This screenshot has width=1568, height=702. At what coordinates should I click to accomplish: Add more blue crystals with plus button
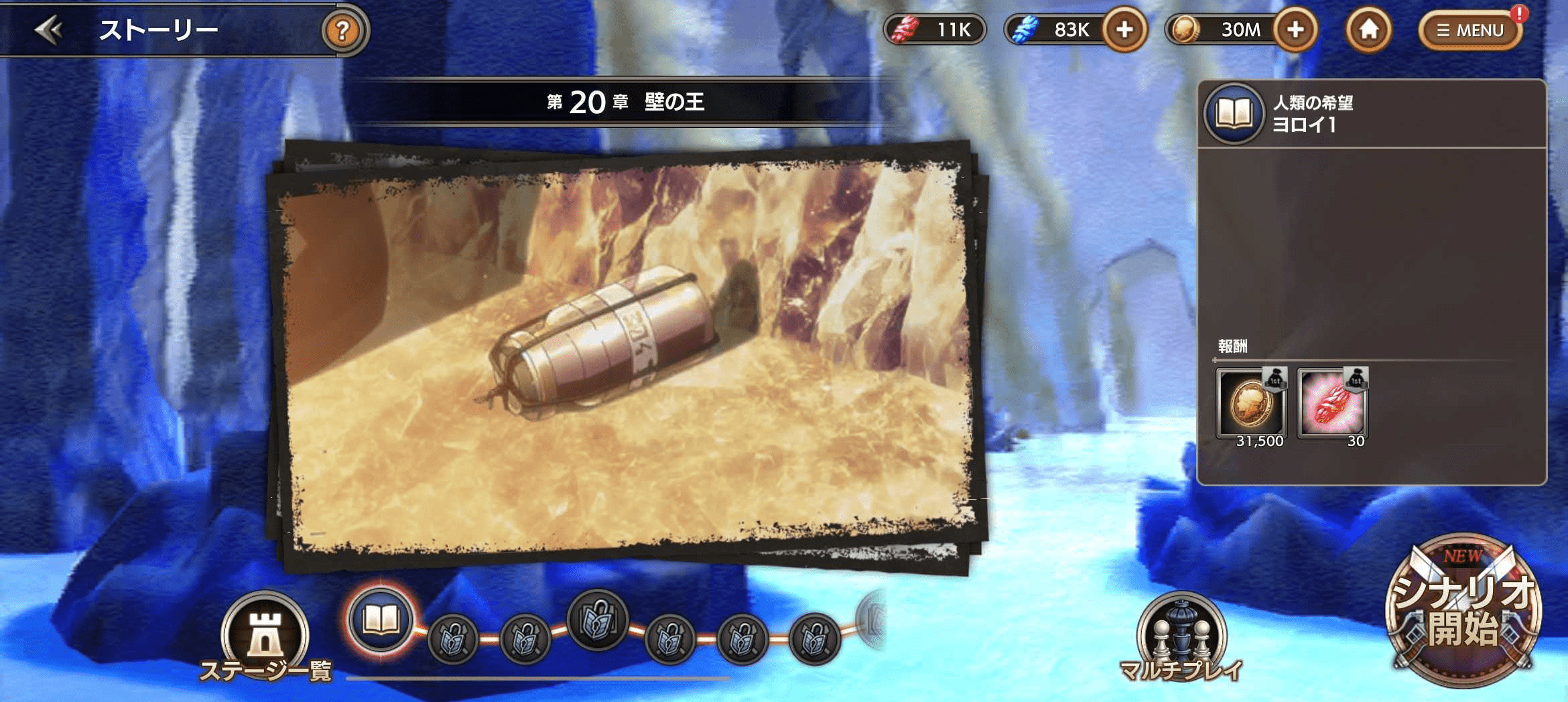(1124, 29)
